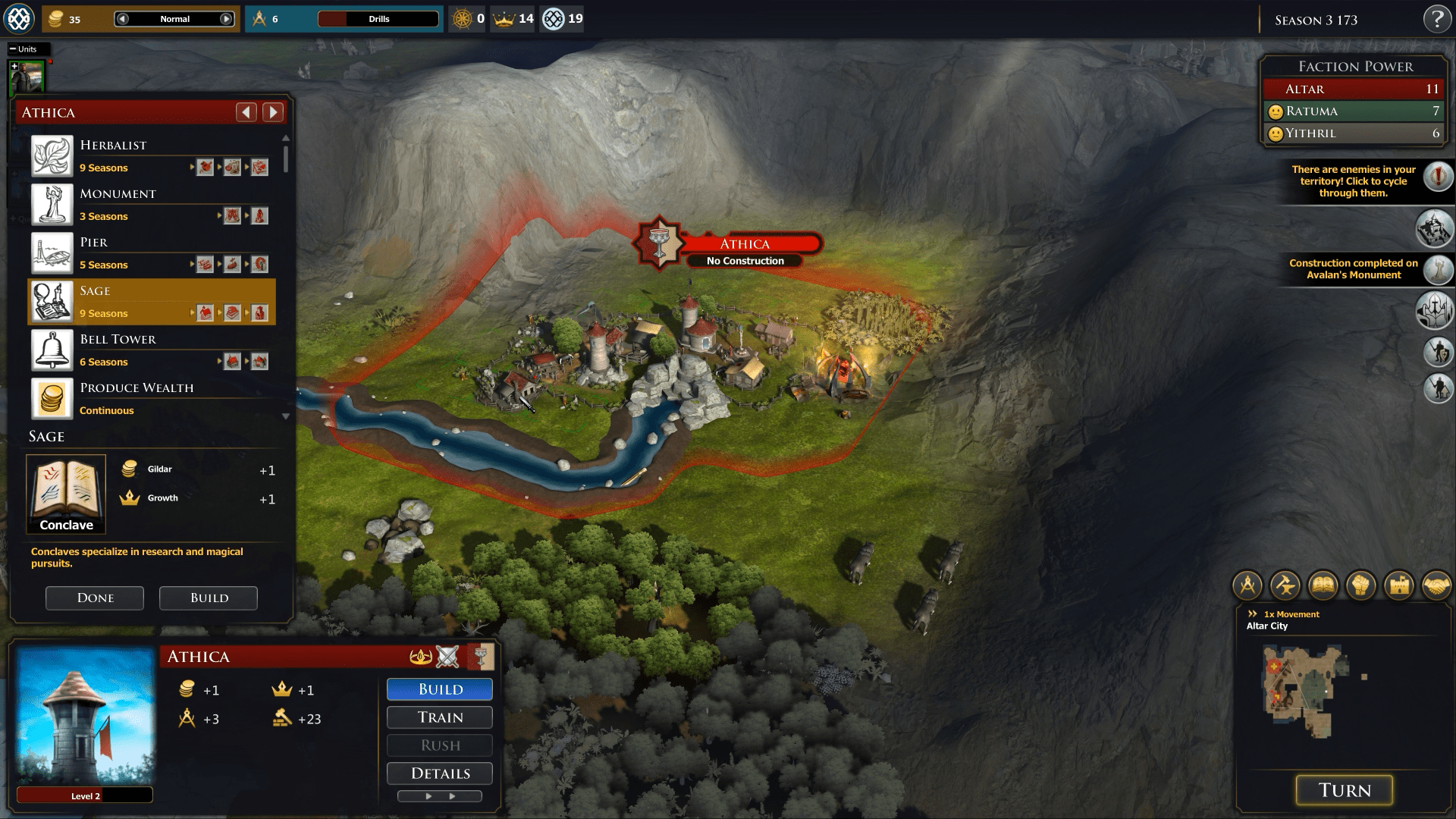Go to the next city with right arrow
Viewport: 1456px width, 819px height.
[x=273, y=112]
